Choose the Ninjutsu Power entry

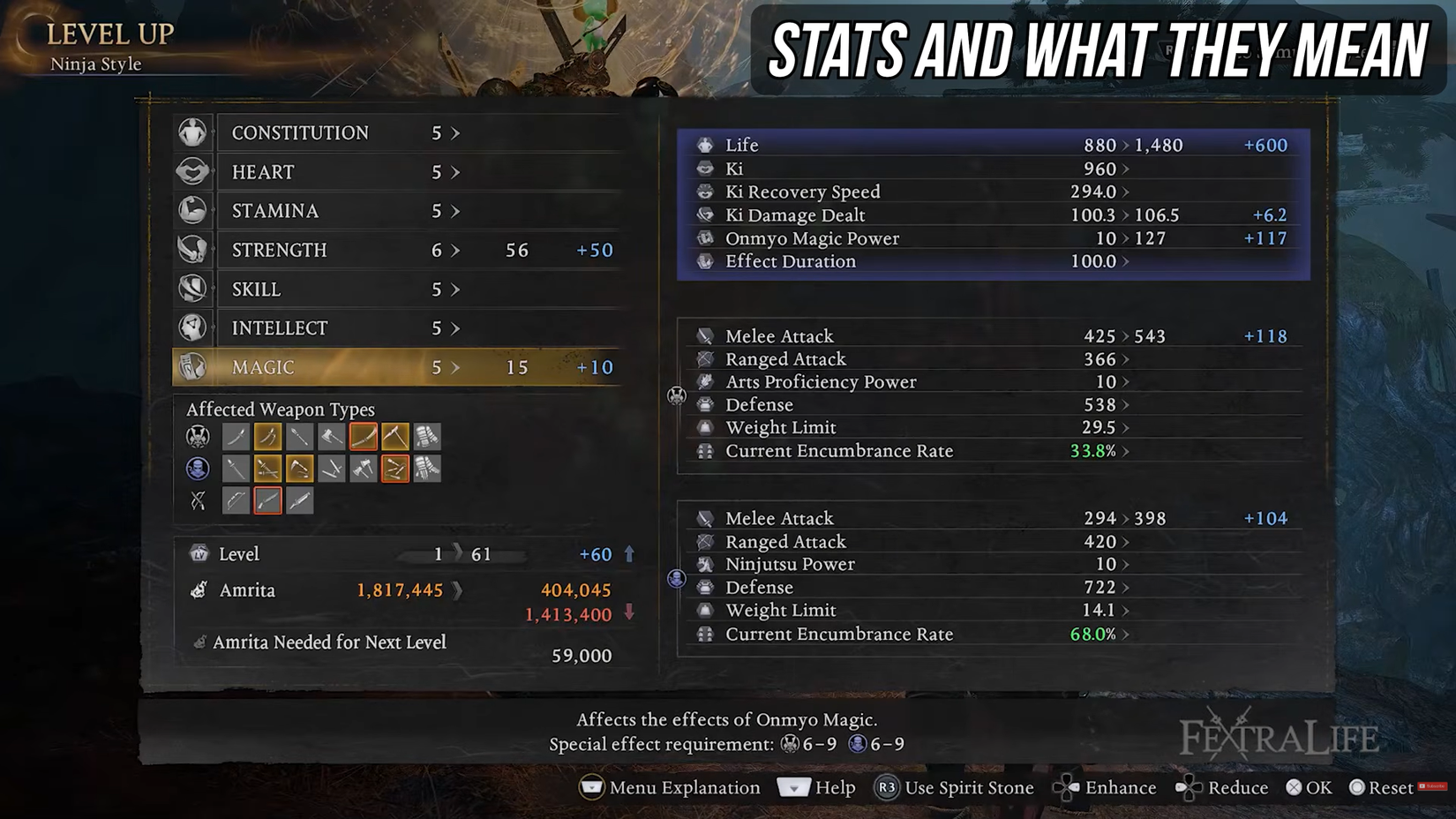(993, 564)
